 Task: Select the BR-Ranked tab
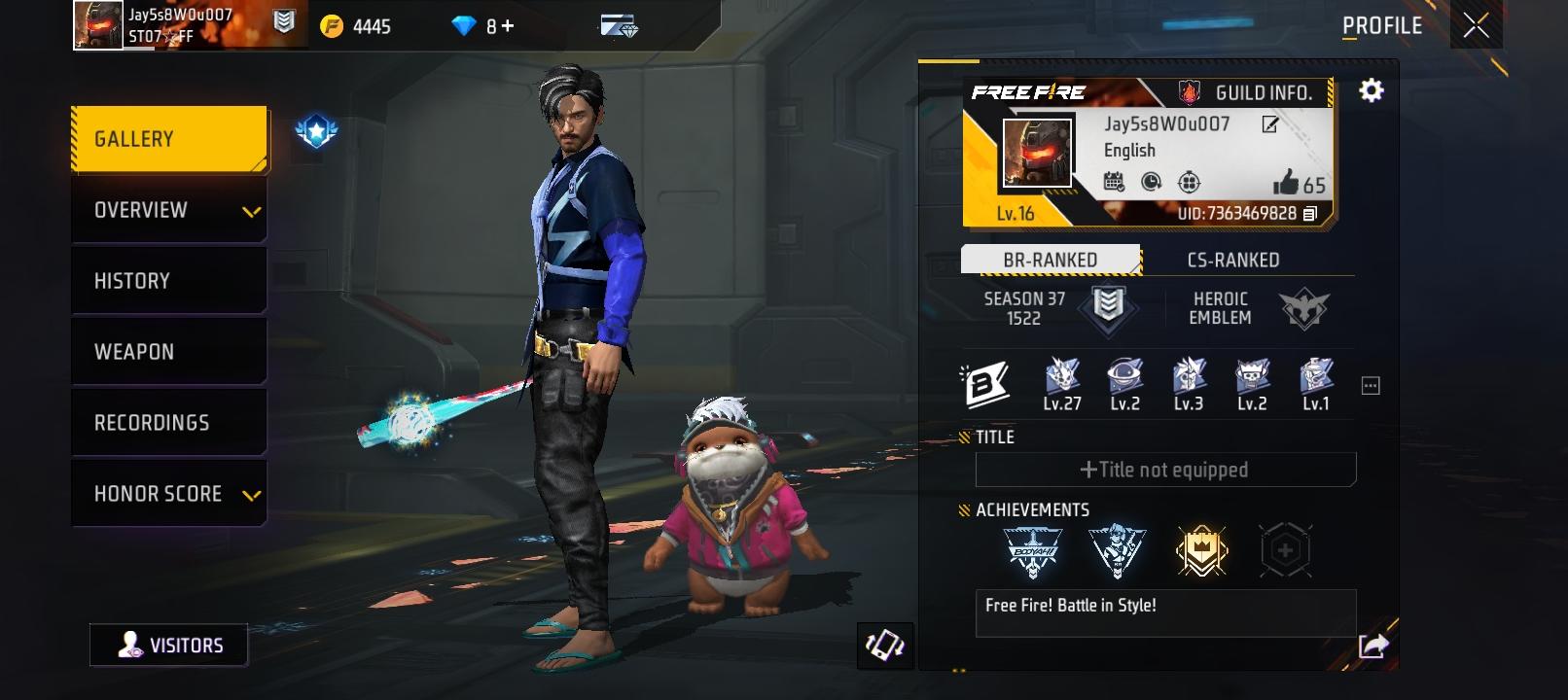coord(1051,260)
